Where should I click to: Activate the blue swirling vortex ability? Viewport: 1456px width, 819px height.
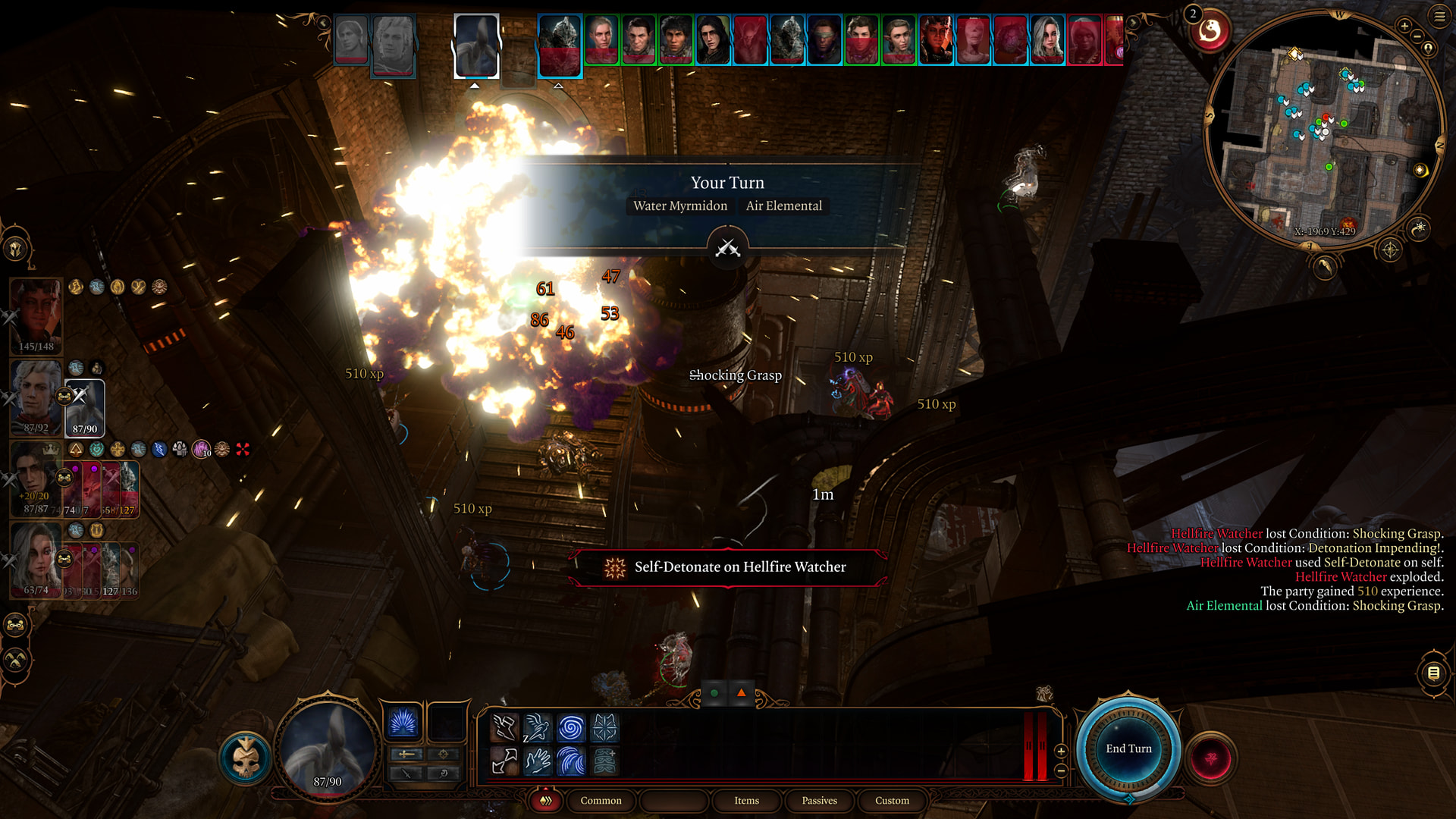pos(571,728)
